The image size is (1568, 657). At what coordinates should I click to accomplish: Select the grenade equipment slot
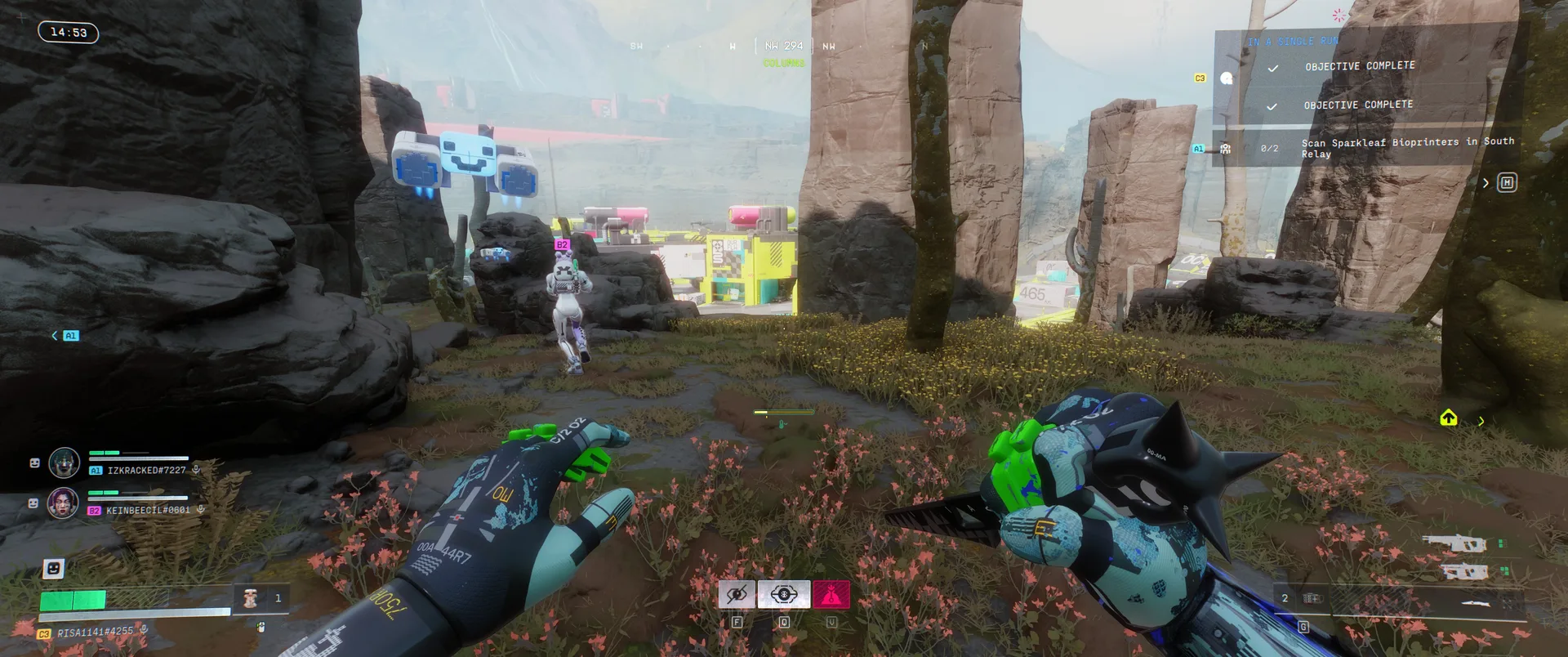tap(1312, 599)
